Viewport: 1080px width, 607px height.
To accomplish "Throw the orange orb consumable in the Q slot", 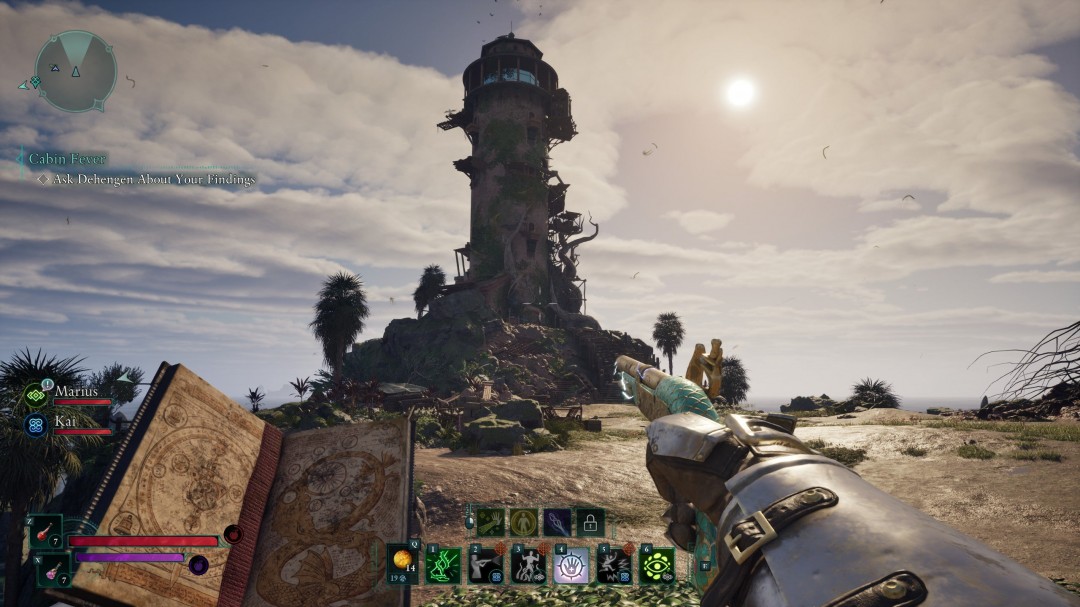I will click(x=402, y=562).
